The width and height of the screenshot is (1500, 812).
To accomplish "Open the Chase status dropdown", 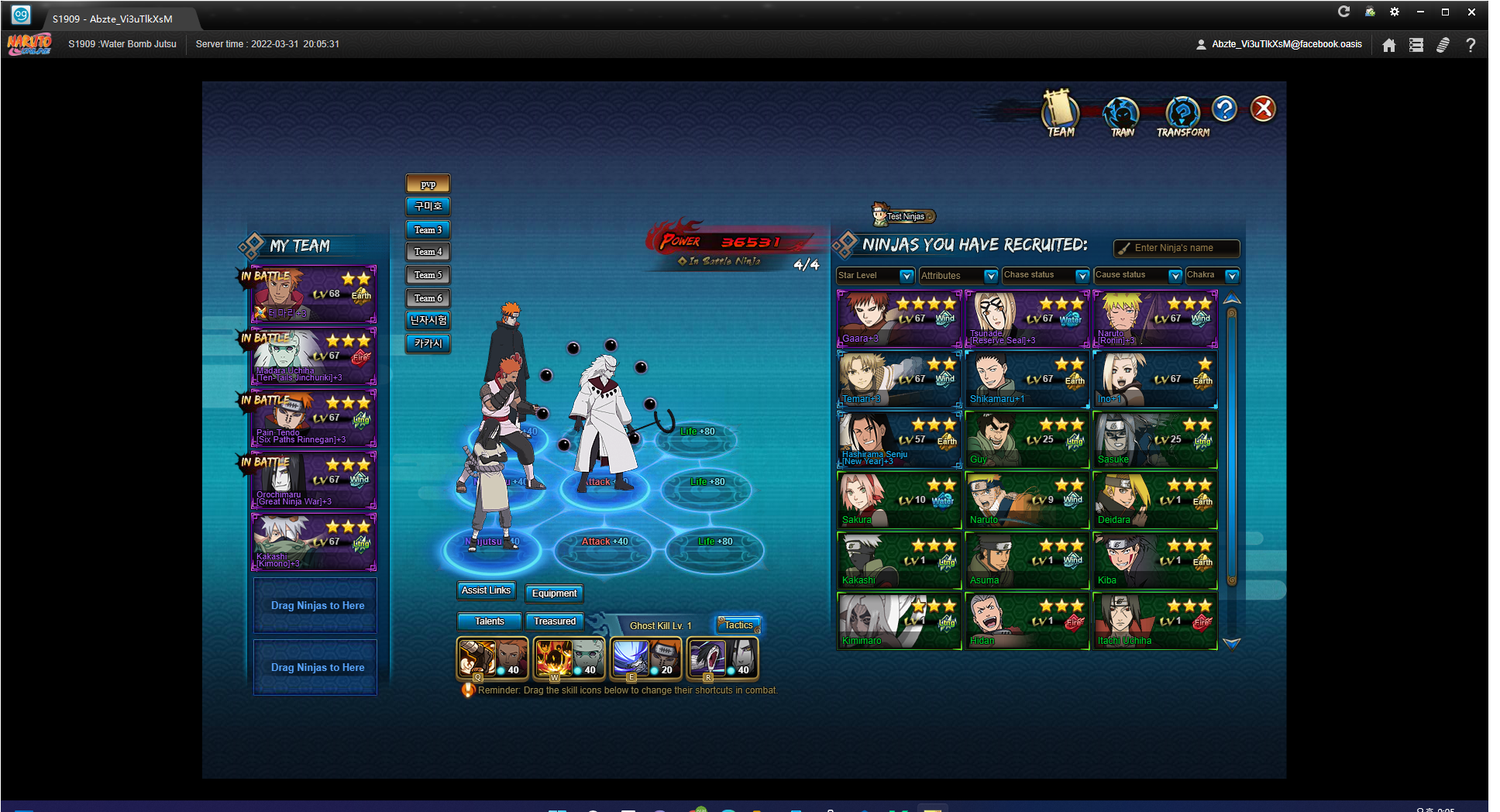I will pyautogui.click(x=1045, y=275).
